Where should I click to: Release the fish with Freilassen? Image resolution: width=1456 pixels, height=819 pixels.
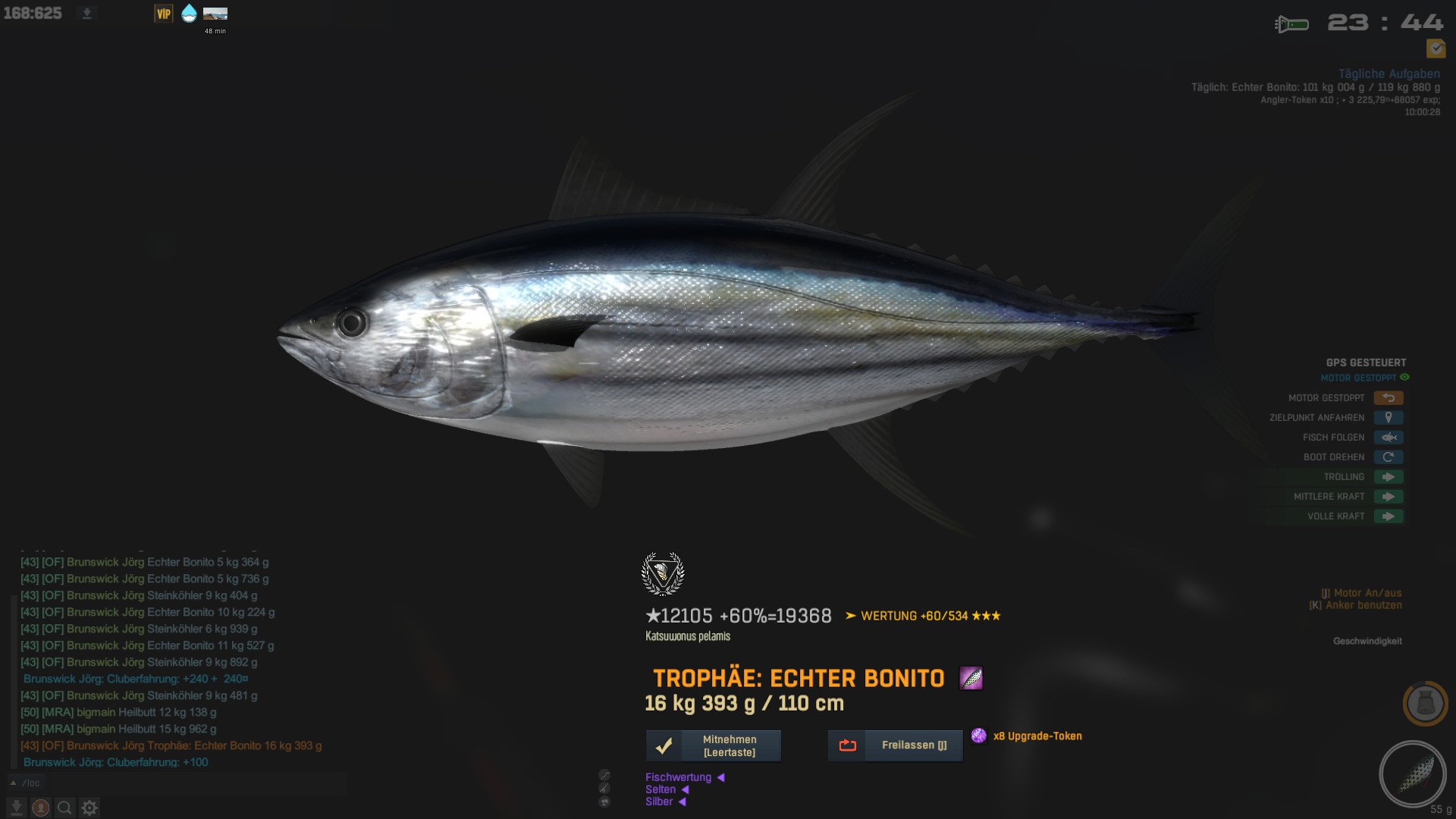[x=895, y=745]
